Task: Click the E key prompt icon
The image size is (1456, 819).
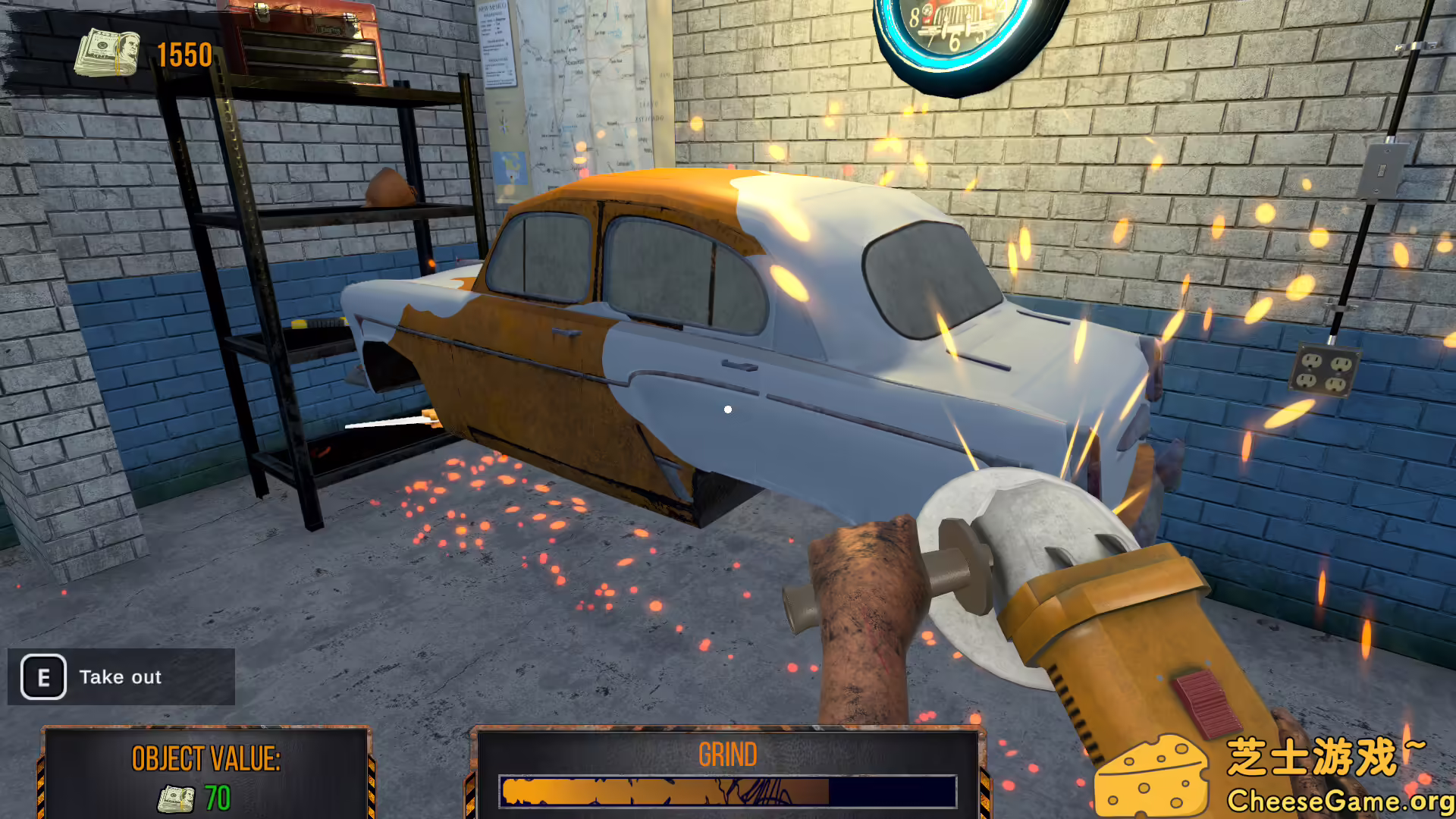Action: [42, 677]
